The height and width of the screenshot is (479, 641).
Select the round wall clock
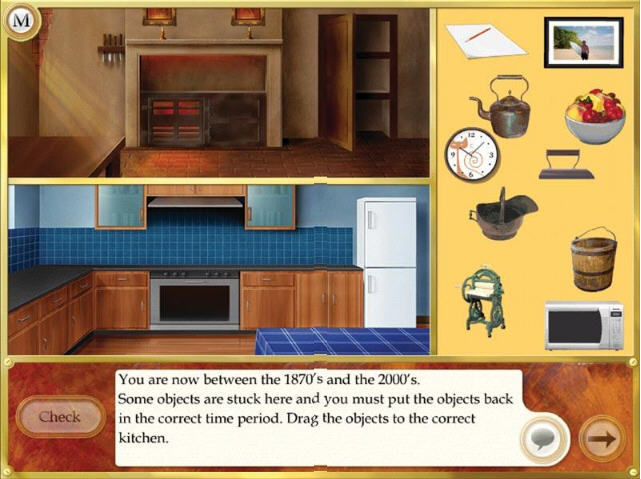(x=472, y=154)
